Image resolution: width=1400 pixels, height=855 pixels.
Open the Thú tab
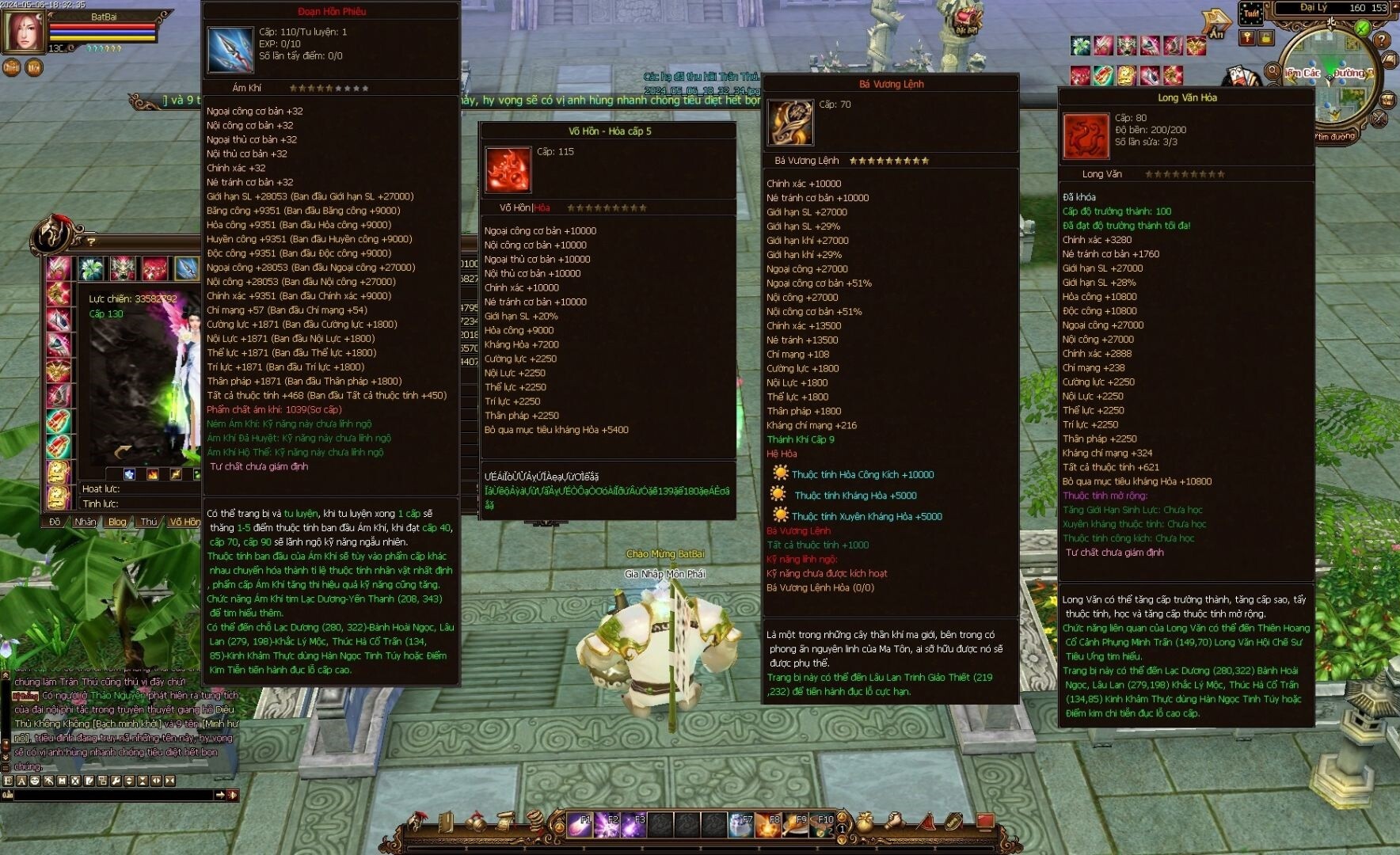[x=149, y=522]
